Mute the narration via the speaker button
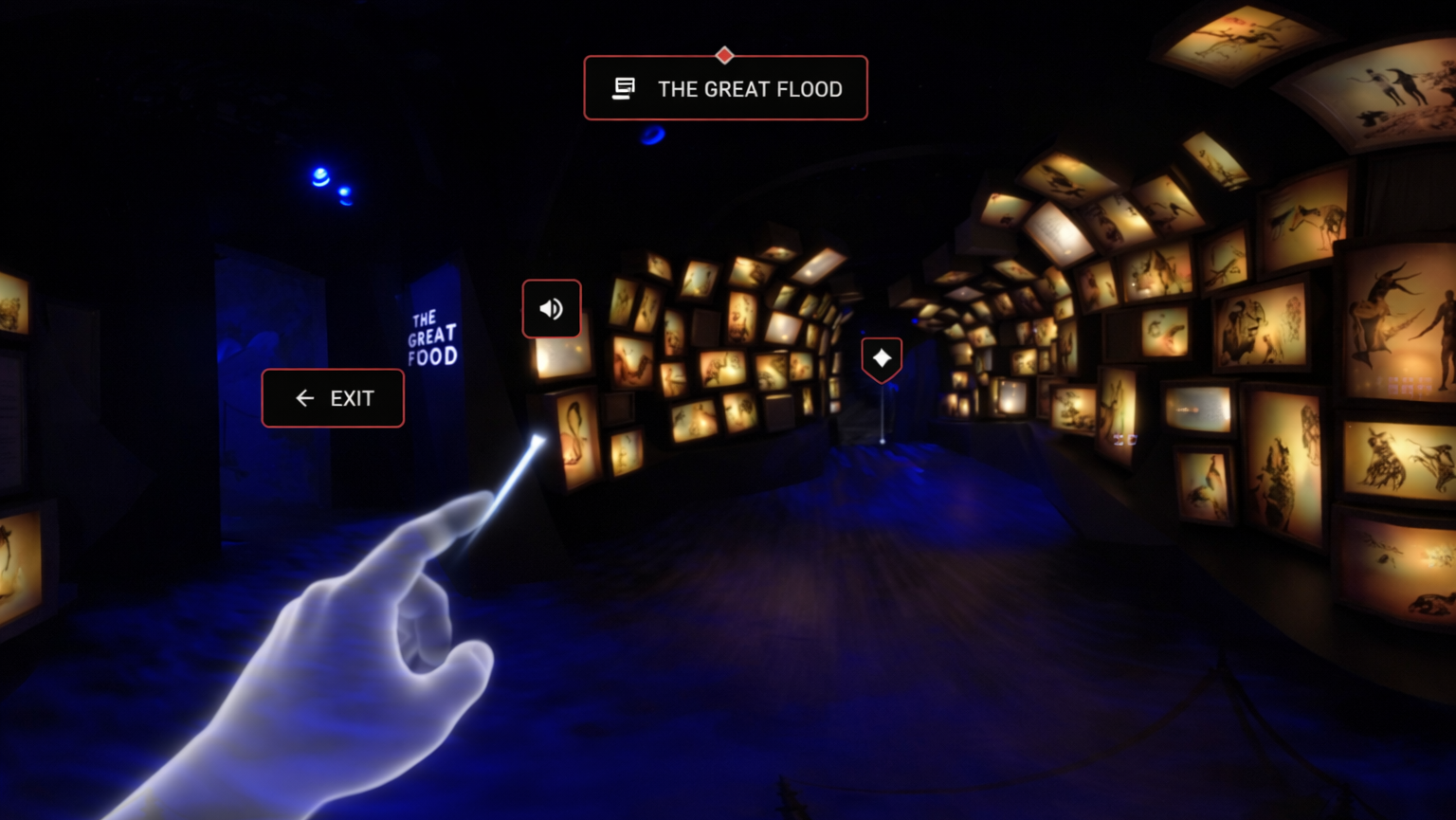Image resolution: width=1456 pixels, height=820 pixels. point(551,308)
